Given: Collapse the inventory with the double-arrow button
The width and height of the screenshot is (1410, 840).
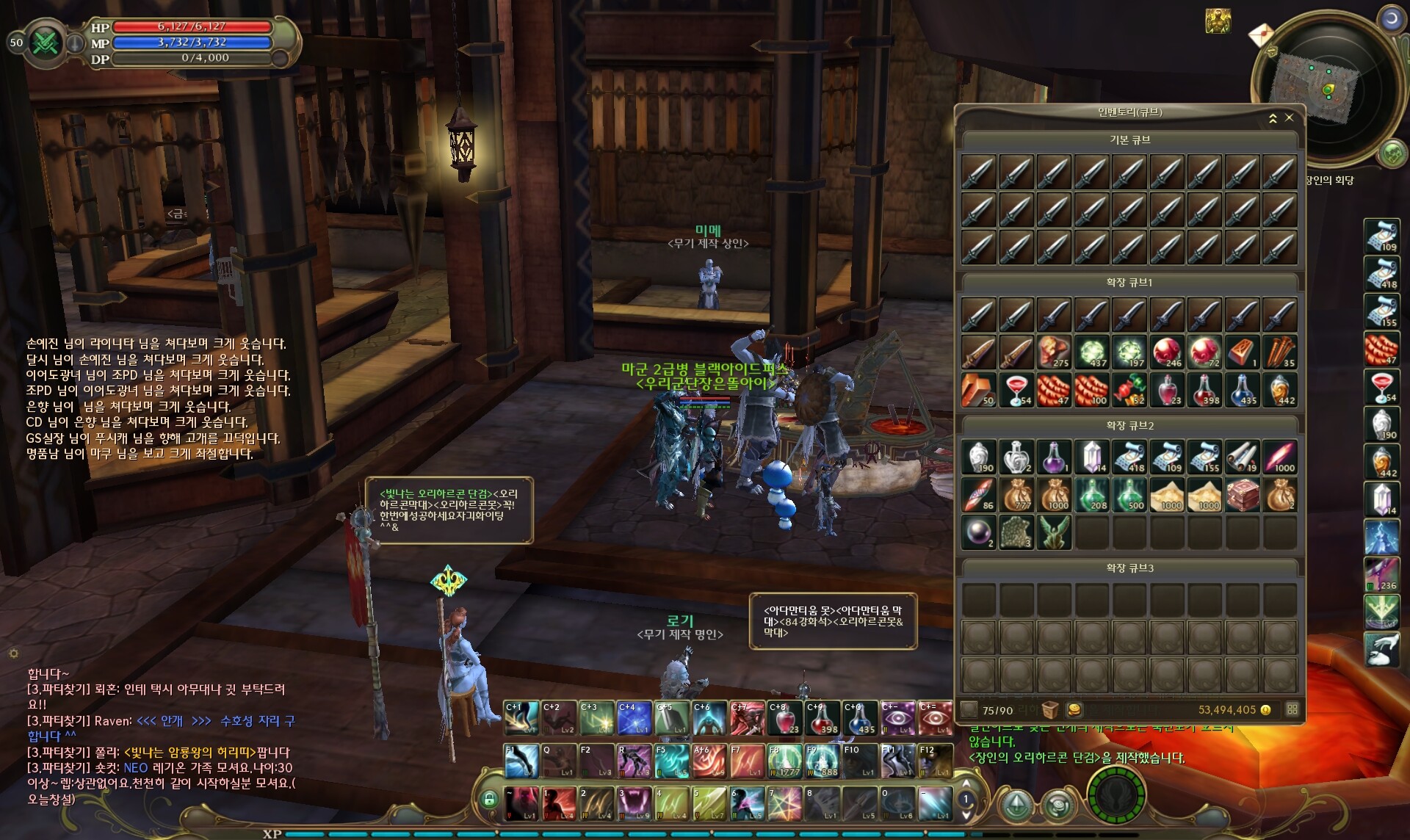Looking at the screenshot, I should 1273,118.
